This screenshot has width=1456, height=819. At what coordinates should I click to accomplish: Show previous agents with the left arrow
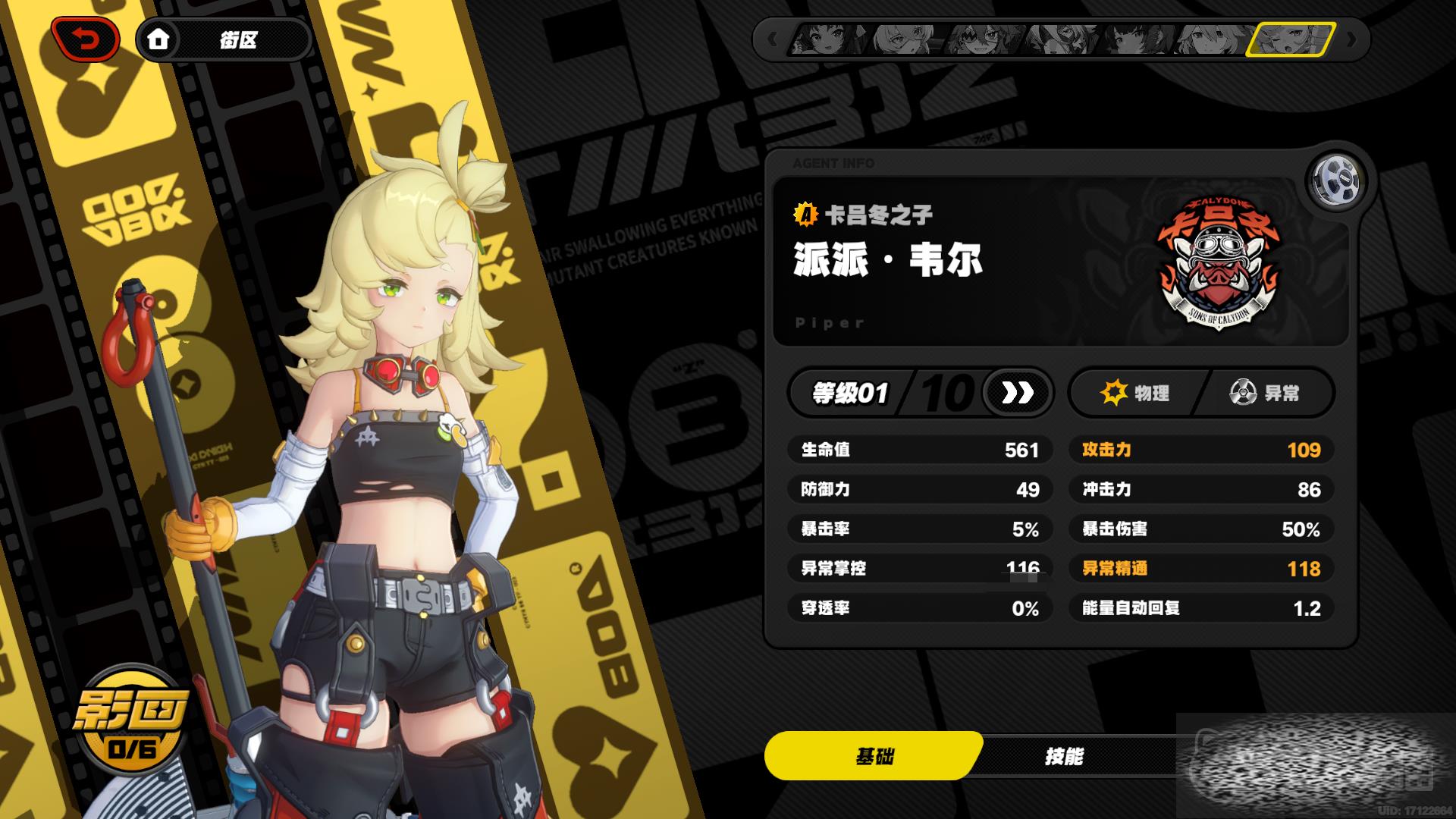(773, 39)
